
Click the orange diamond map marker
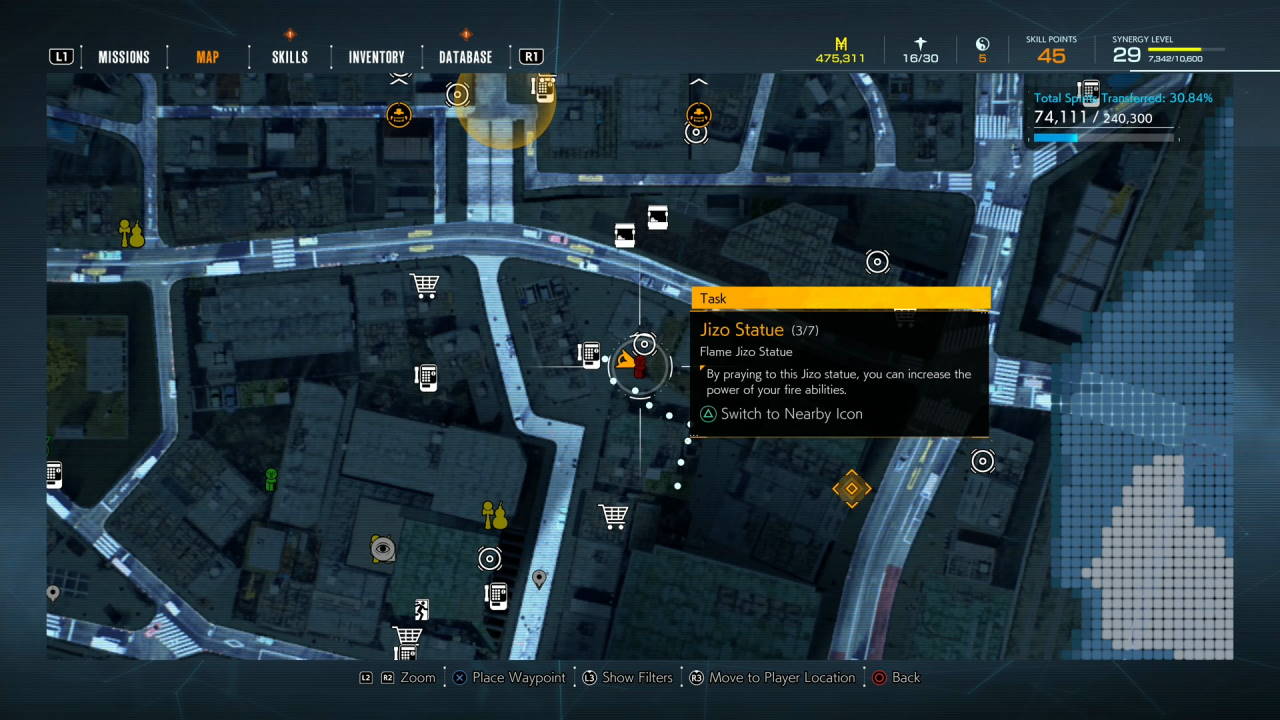tap(851, 488)
